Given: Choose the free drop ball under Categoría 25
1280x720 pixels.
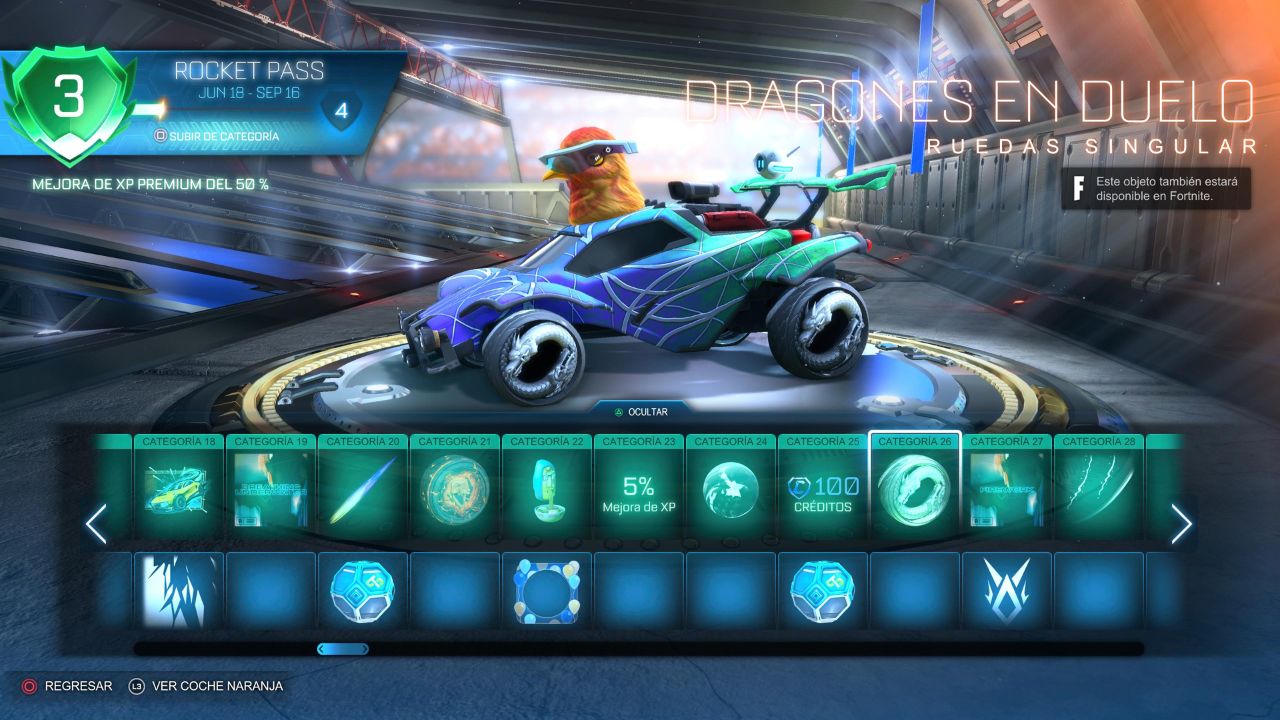Looking at the screenshot, I should [822, 591].
